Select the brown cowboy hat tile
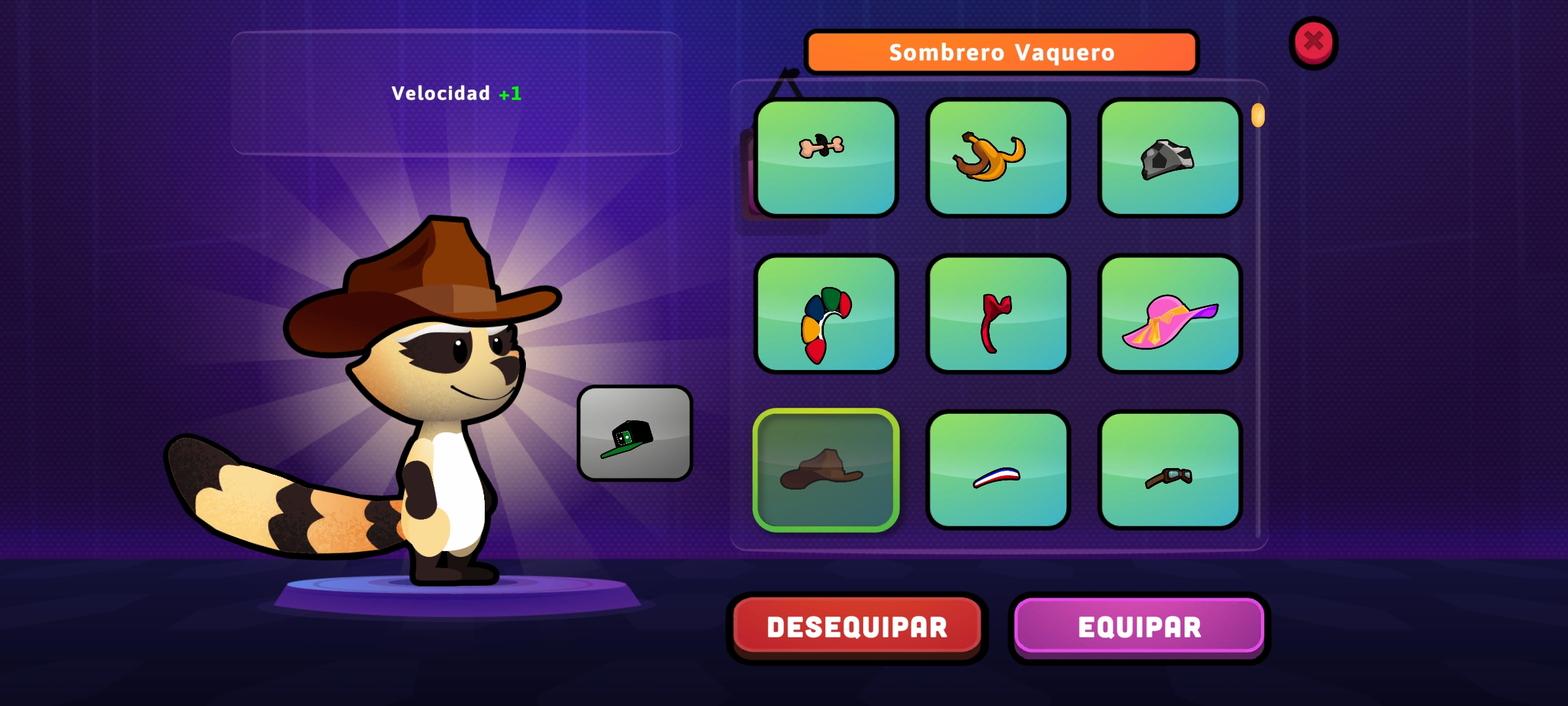 pyautogui.click(x=826, y=470)
